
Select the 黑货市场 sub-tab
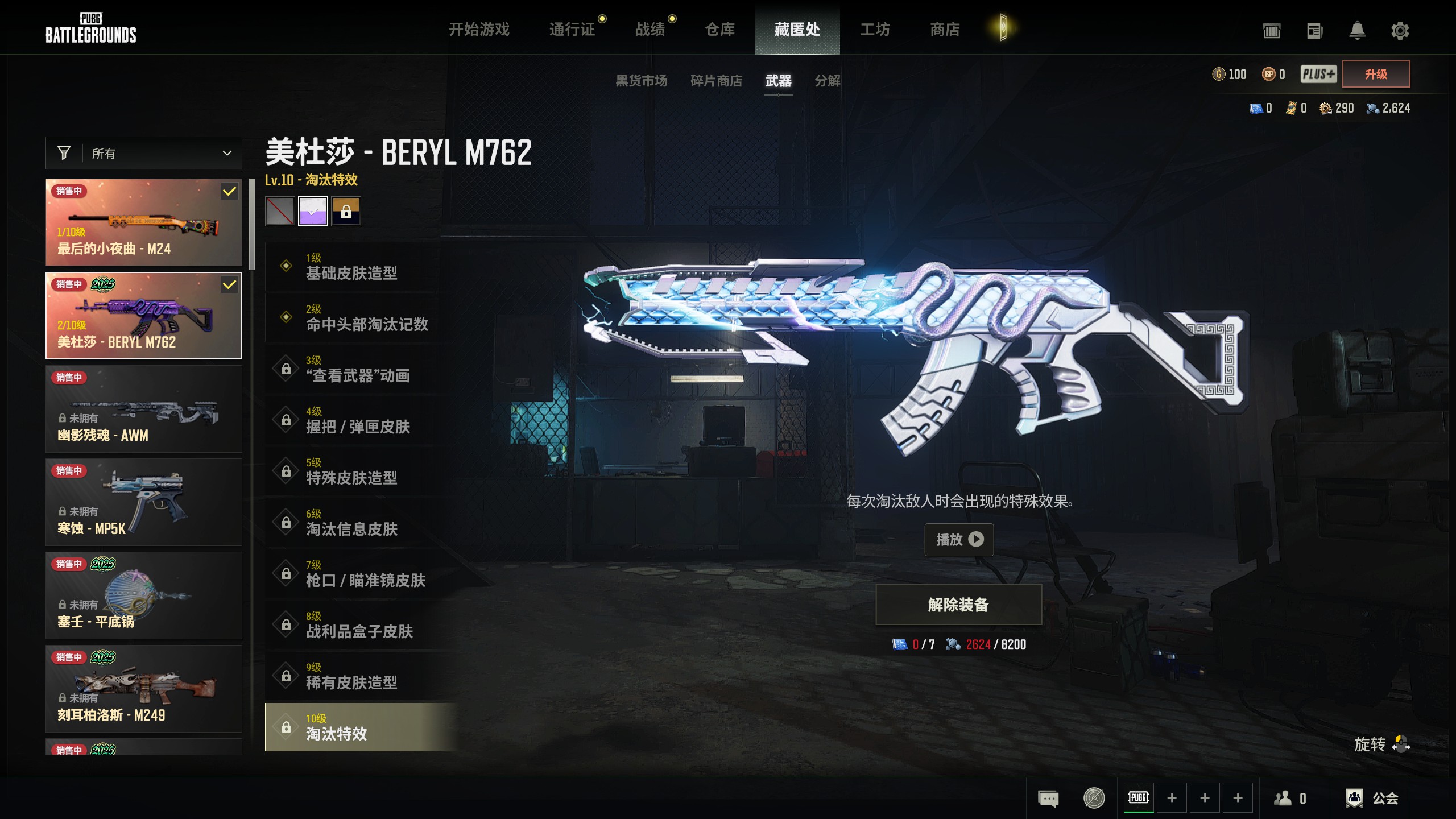(x=642, y=81)
